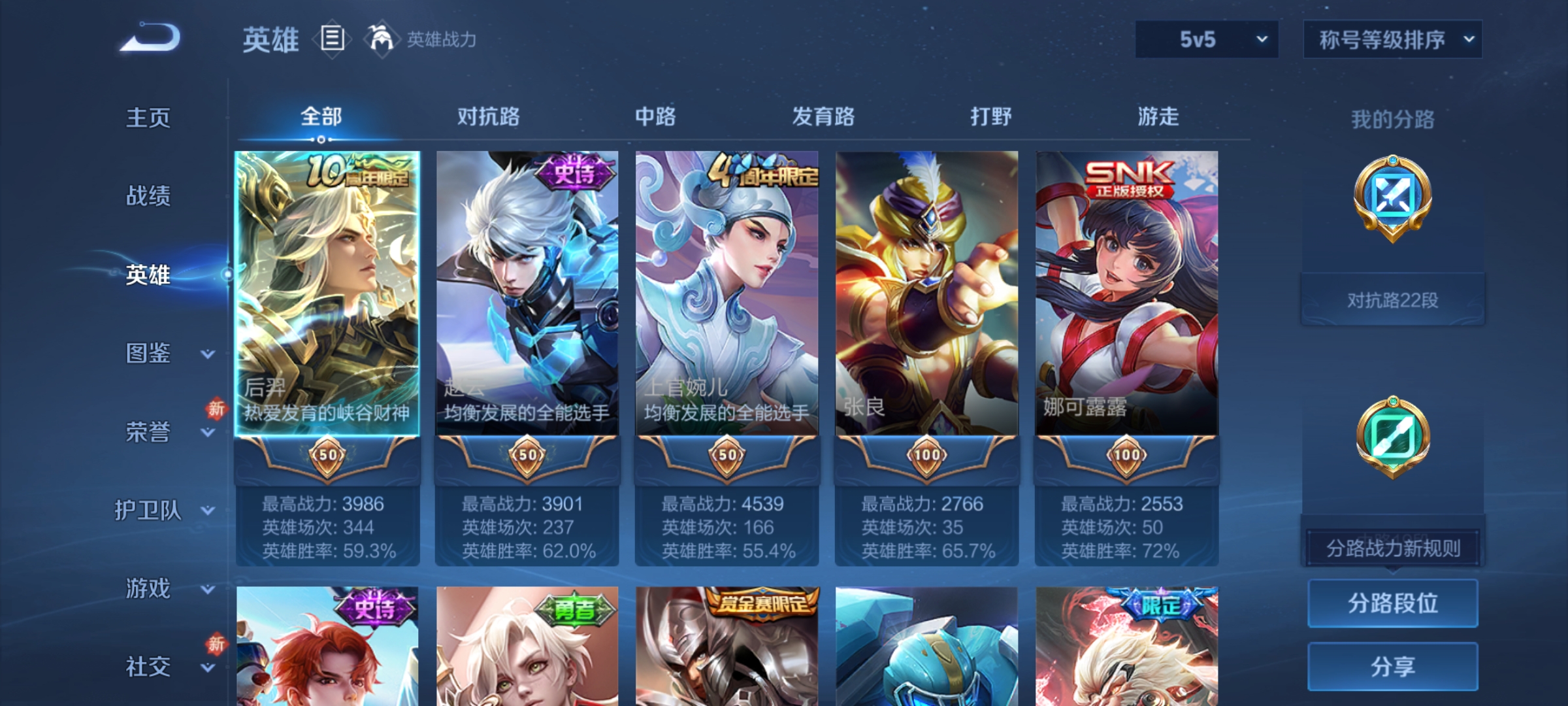Click the 分享 button at bottom right
Image resolution: width=1568 pixels, height=706 pixels.
point(1392,665)
